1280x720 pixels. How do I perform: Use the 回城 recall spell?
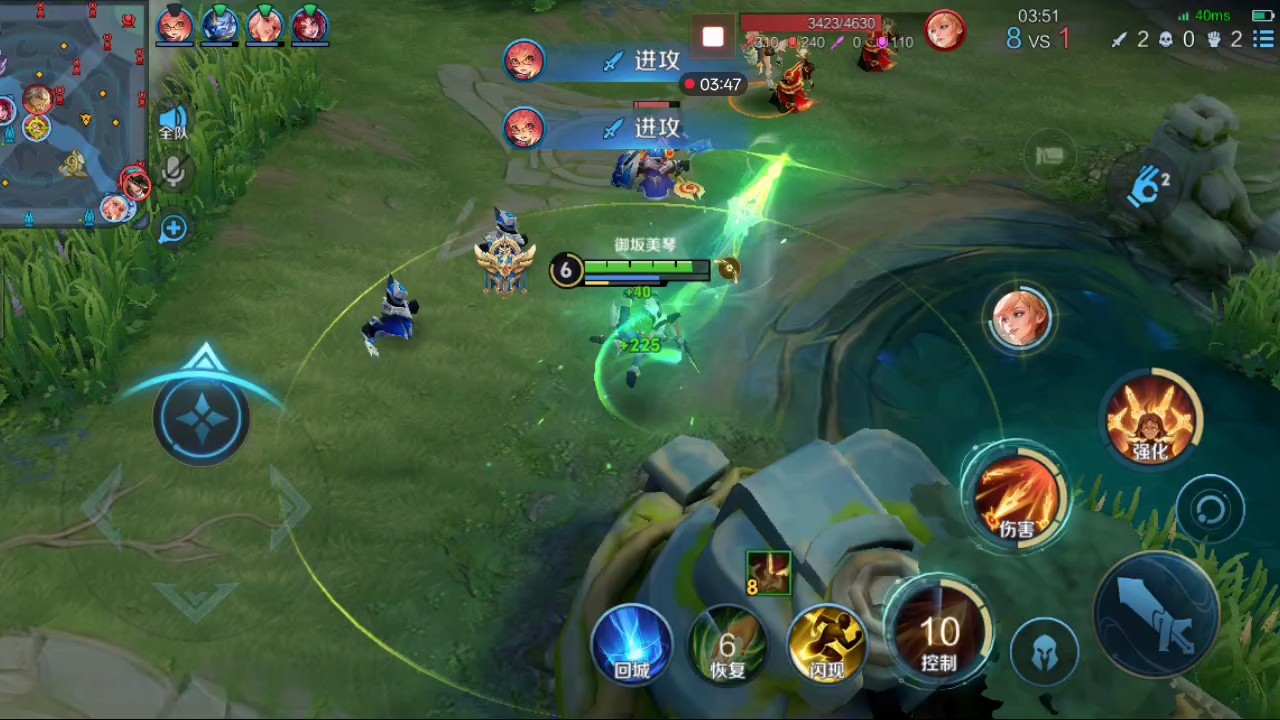click(632, 645)
